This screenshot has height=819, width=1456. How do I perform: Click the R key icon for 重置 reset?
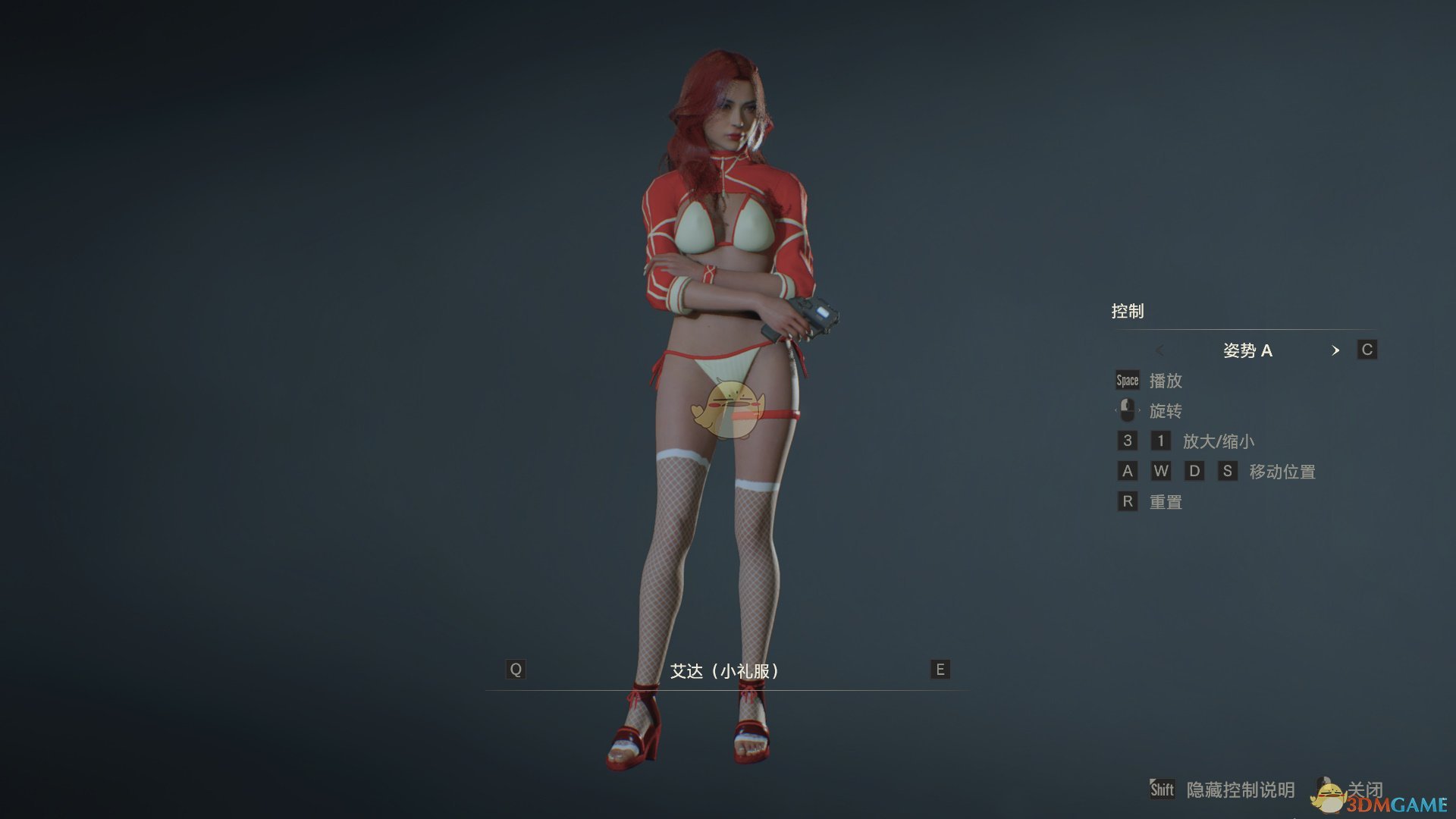1128,501
